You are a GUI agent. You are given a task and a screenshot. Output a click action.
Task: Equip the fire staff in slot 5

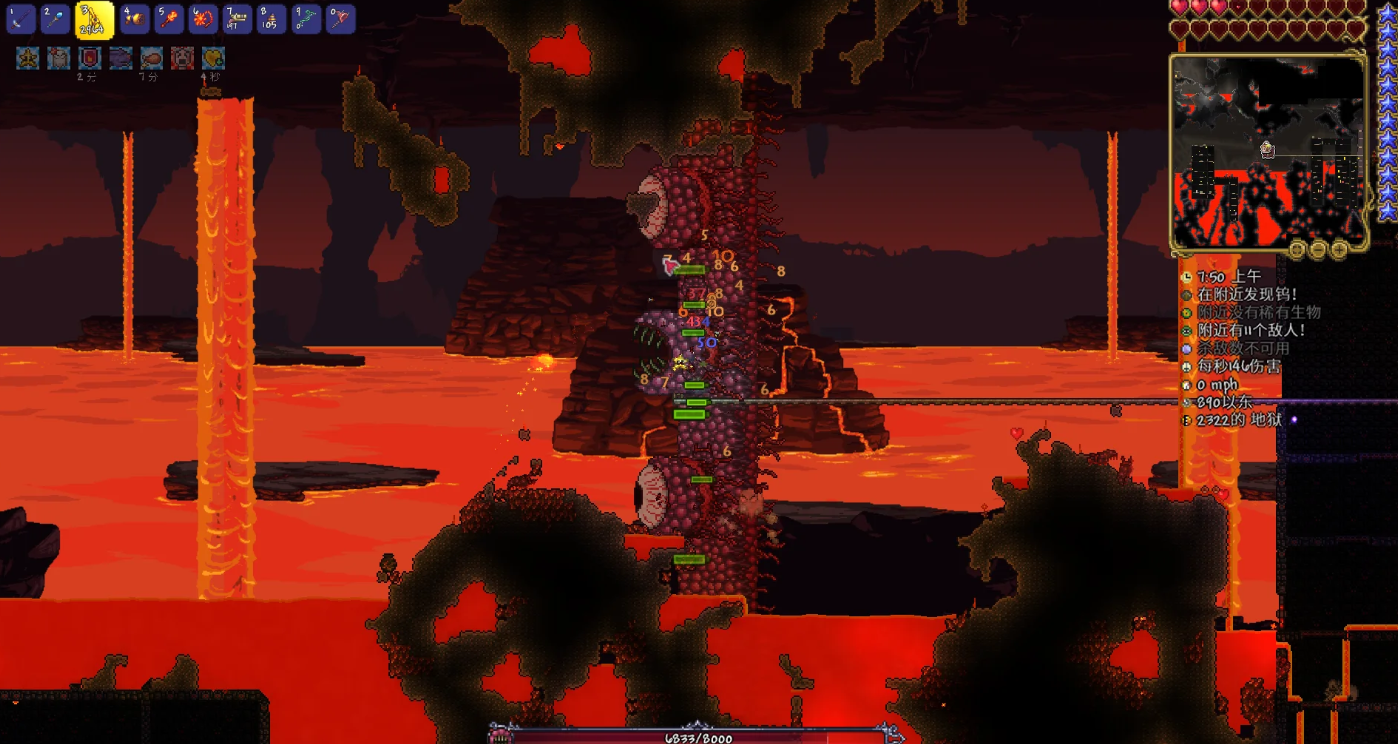[x=169, y=18]
